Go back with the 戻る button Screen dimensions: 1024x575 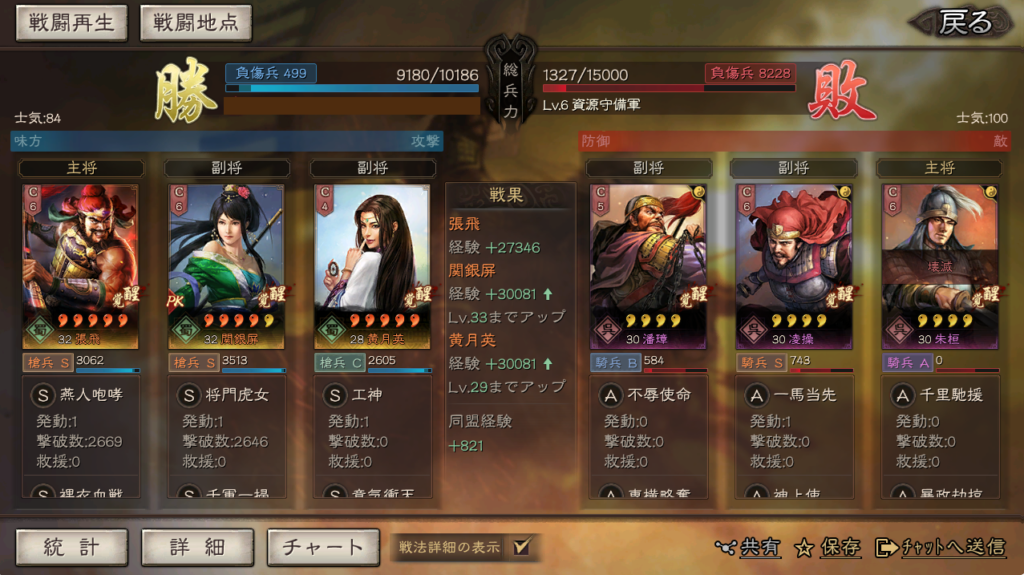pyautogui.click(x=963, y=22)
